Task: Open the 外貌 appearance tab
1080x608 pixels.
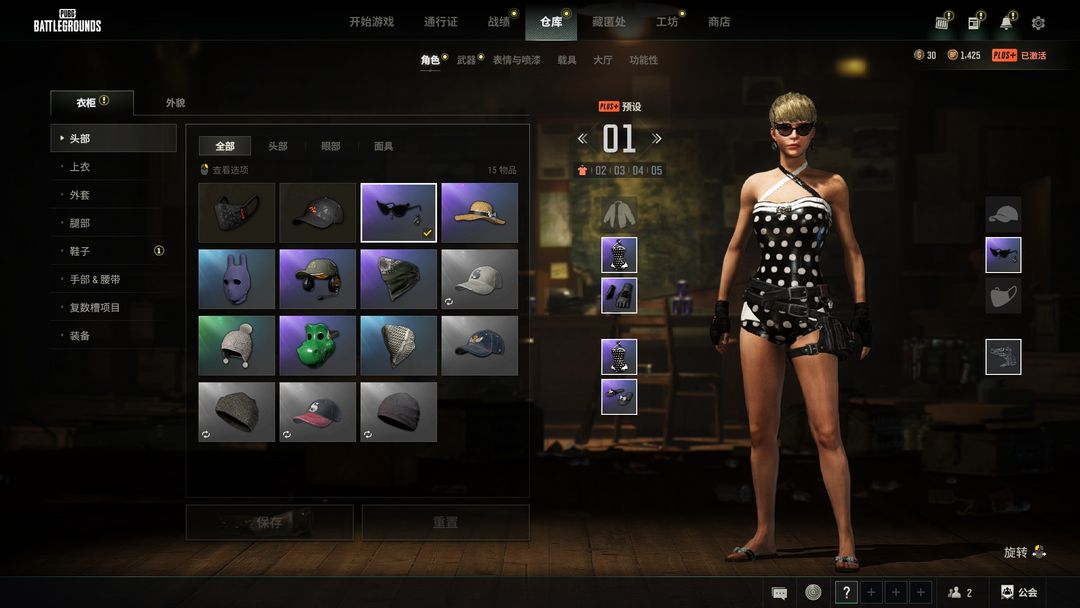Action: tap(175, 103)
